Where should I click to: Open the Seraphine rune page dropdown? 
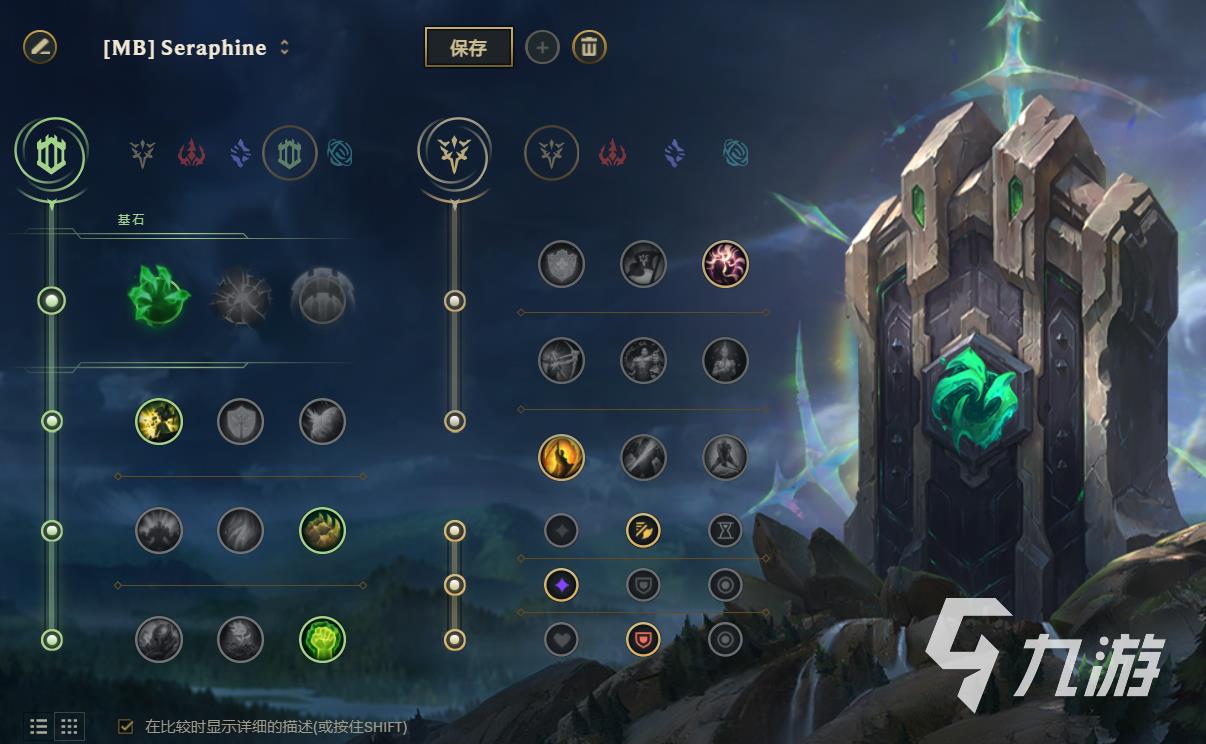coord(284,47)
